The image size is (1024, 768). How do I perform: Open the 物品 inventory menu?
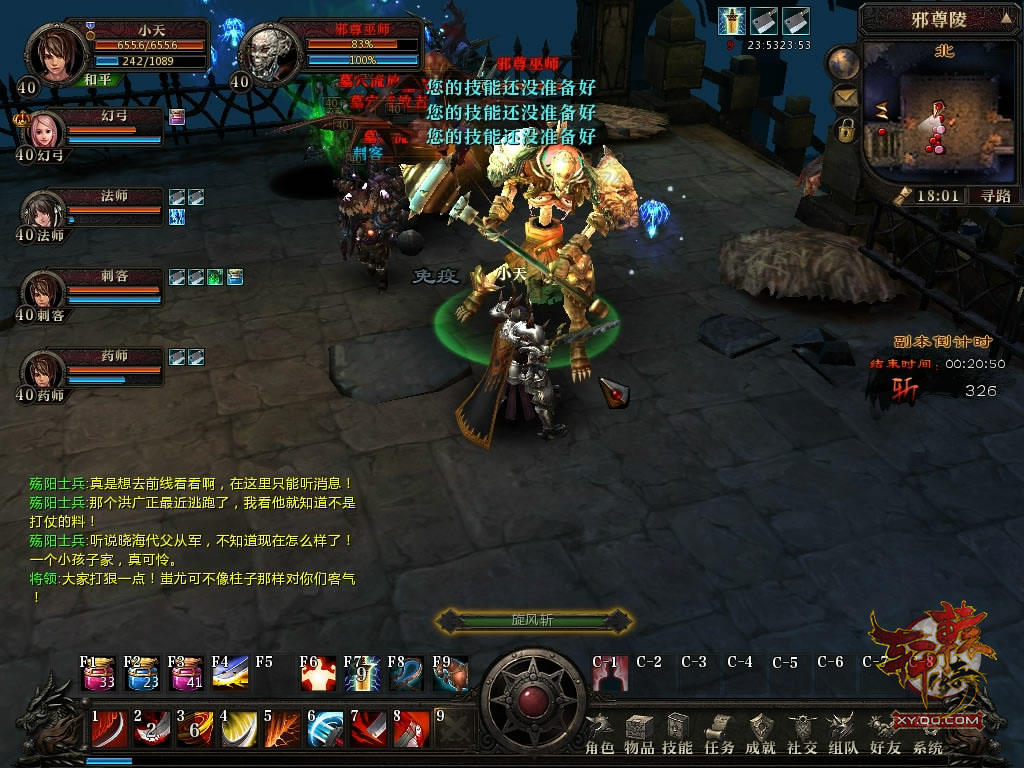click(x=639, y=733)
